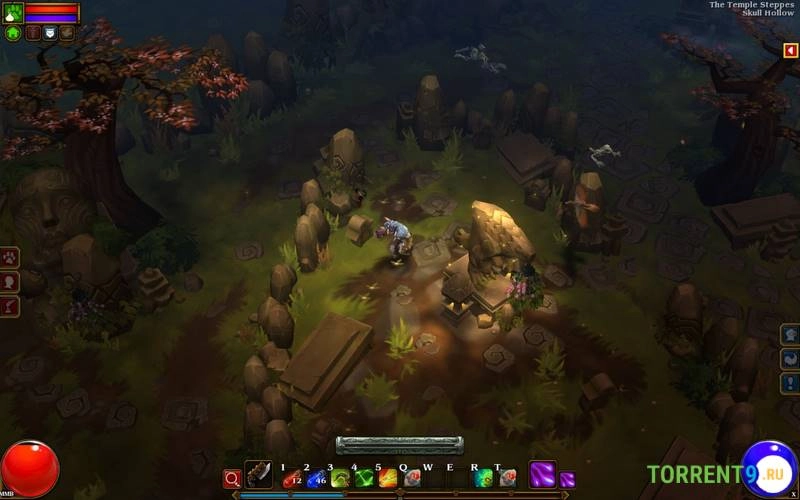Click the red magnifying glass button

pyautogui.click(x=232, y=479)
